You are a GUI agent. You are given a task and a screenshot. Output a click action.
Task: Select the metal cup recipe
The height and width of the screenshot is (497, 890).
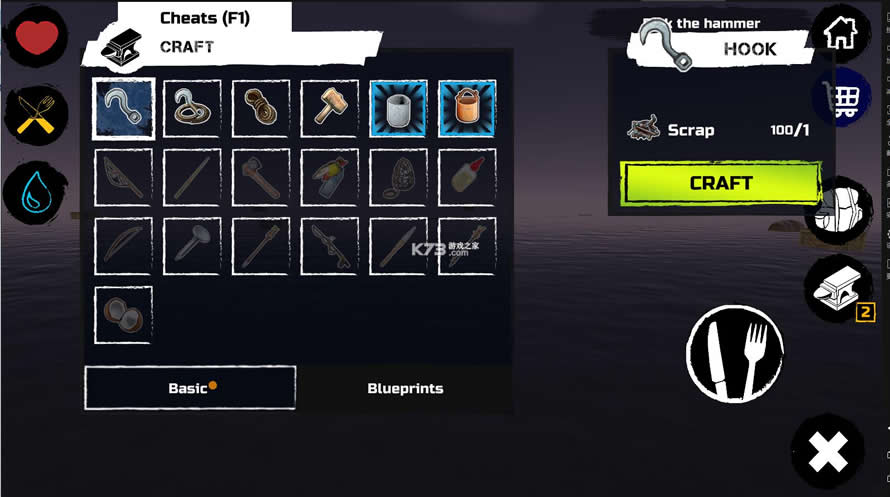point(398,108)
